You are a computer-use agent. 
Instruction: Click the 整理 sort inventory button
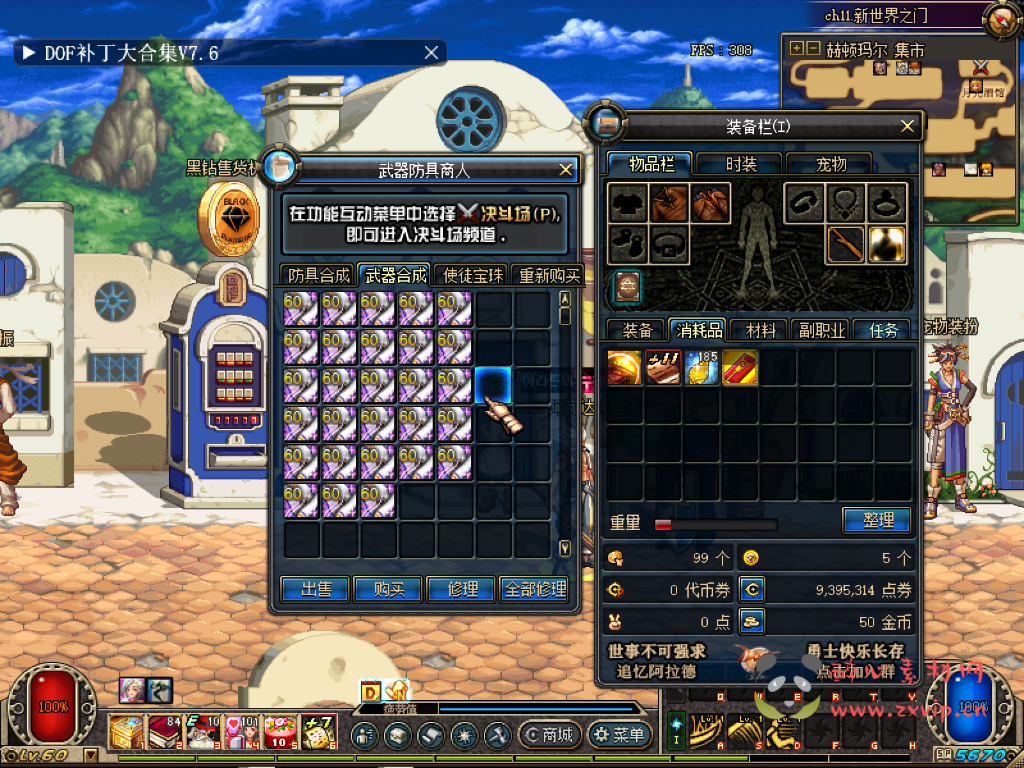(876, 520)
